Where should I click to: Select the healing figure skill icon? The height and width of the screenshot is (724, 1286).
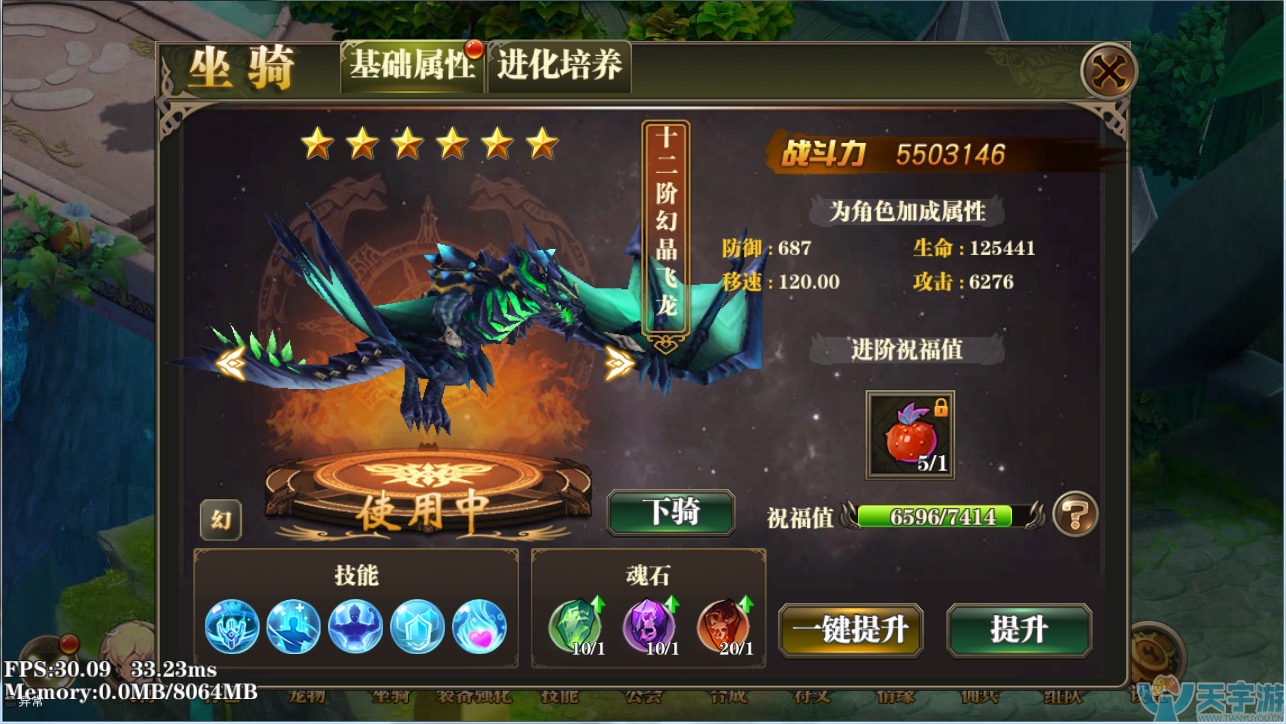pyautogui.click(x=294, y=627)
